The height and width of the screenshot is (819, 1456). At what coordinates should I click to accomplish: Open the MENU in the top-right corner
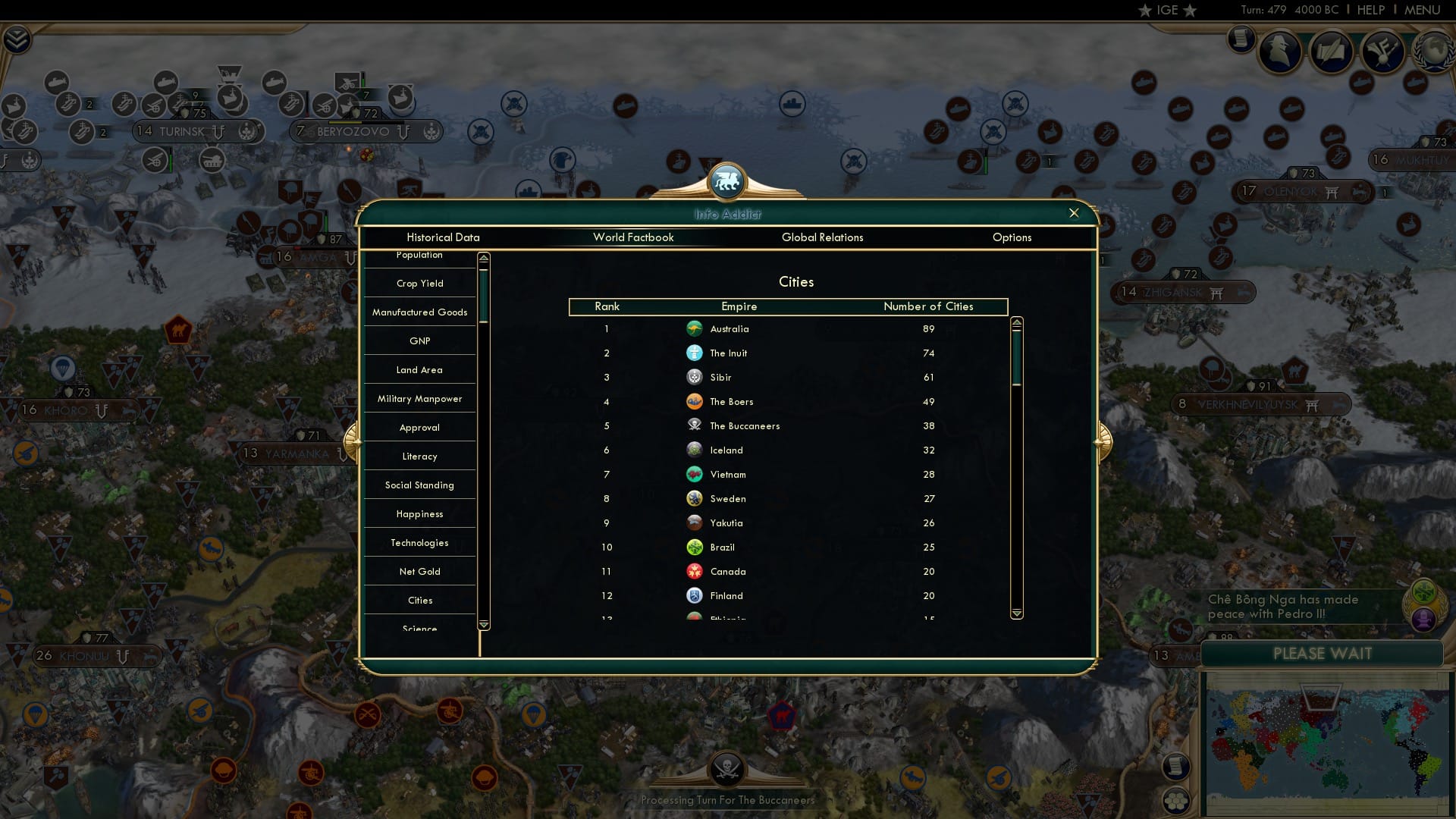point(1423,10)
